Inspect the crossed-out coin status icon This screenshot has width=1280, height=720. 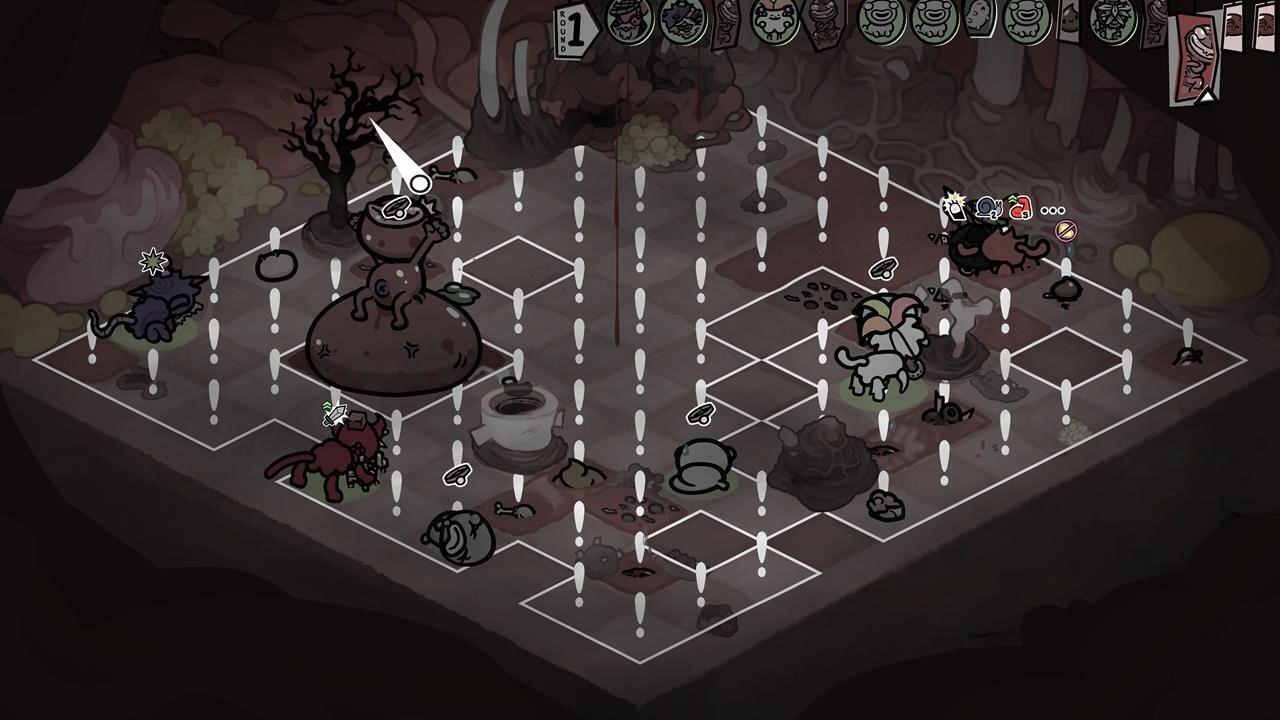click(1066, 231)
